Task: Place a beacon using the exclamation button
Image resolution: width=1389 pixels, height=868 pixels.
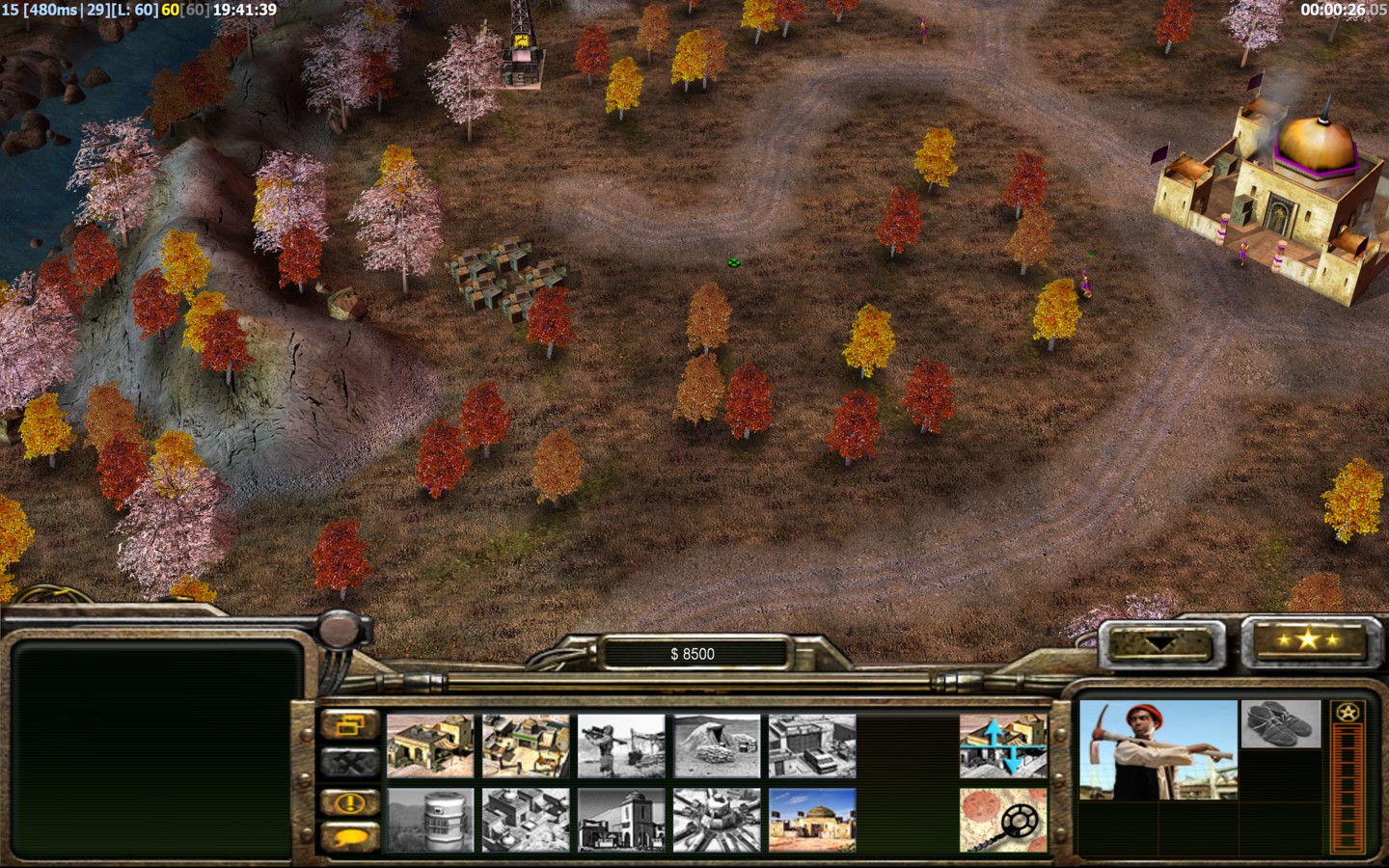Action: pos(349,801)
